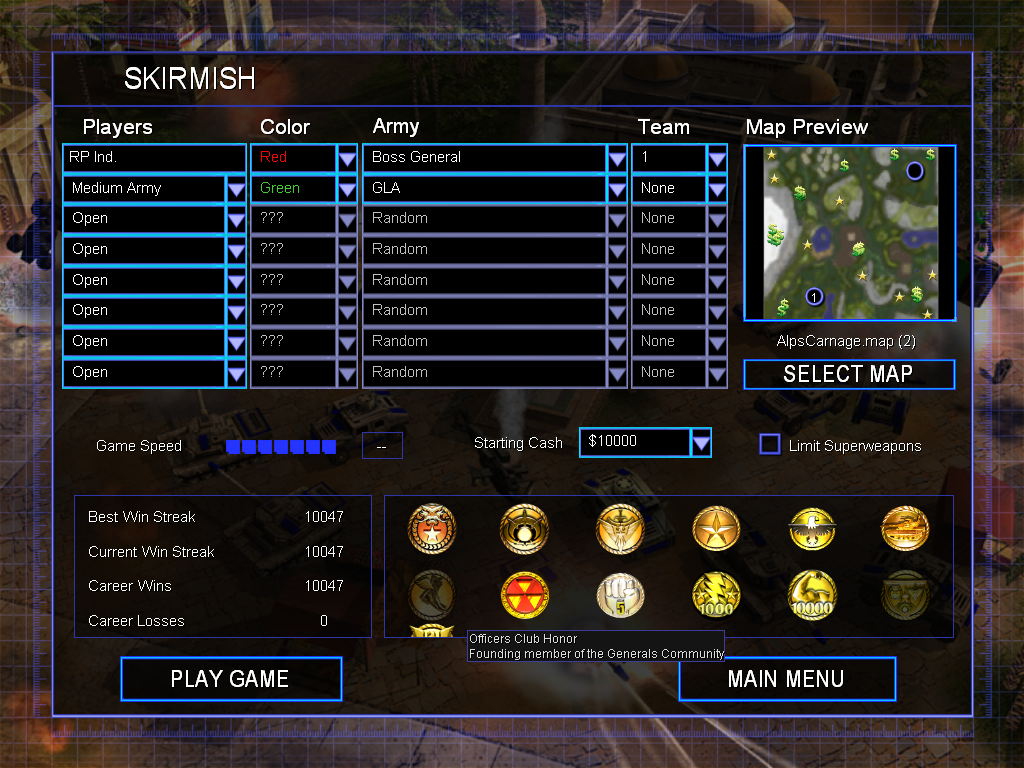Open the Medium Army player dropdown
Screen dimensions: 1024x768
pos(236,188)
